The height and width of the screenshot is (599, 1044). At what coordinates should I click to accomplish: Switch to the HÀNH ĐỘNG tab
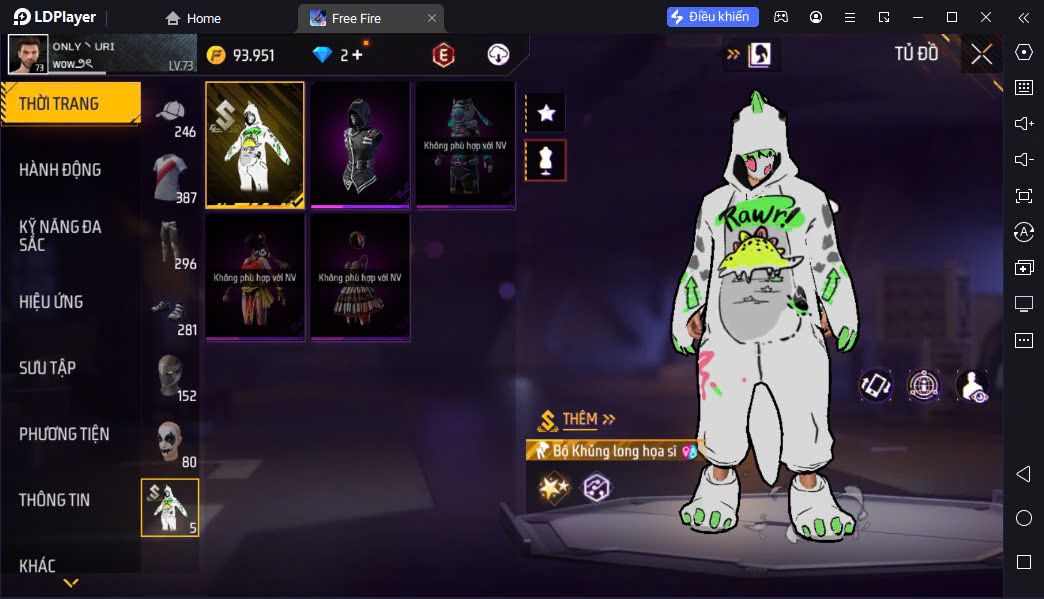pos(60,170)
